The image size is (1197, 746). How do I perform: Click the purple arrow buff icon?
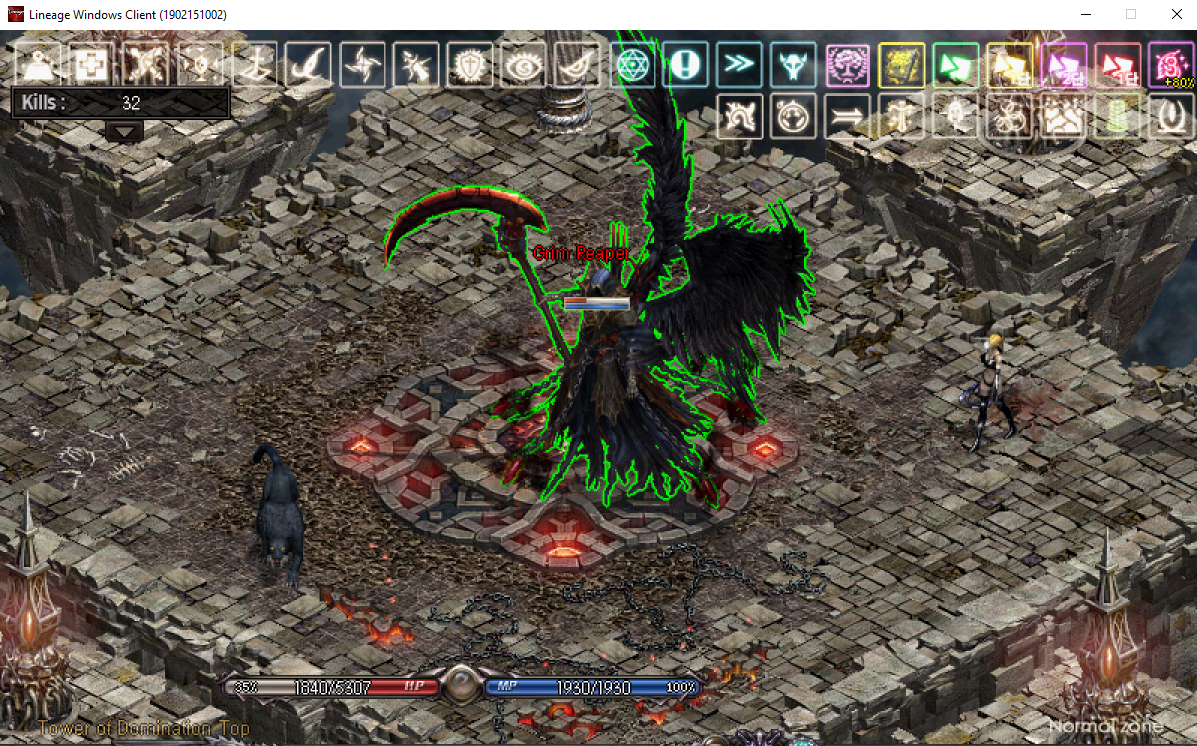pos(1064,65)
